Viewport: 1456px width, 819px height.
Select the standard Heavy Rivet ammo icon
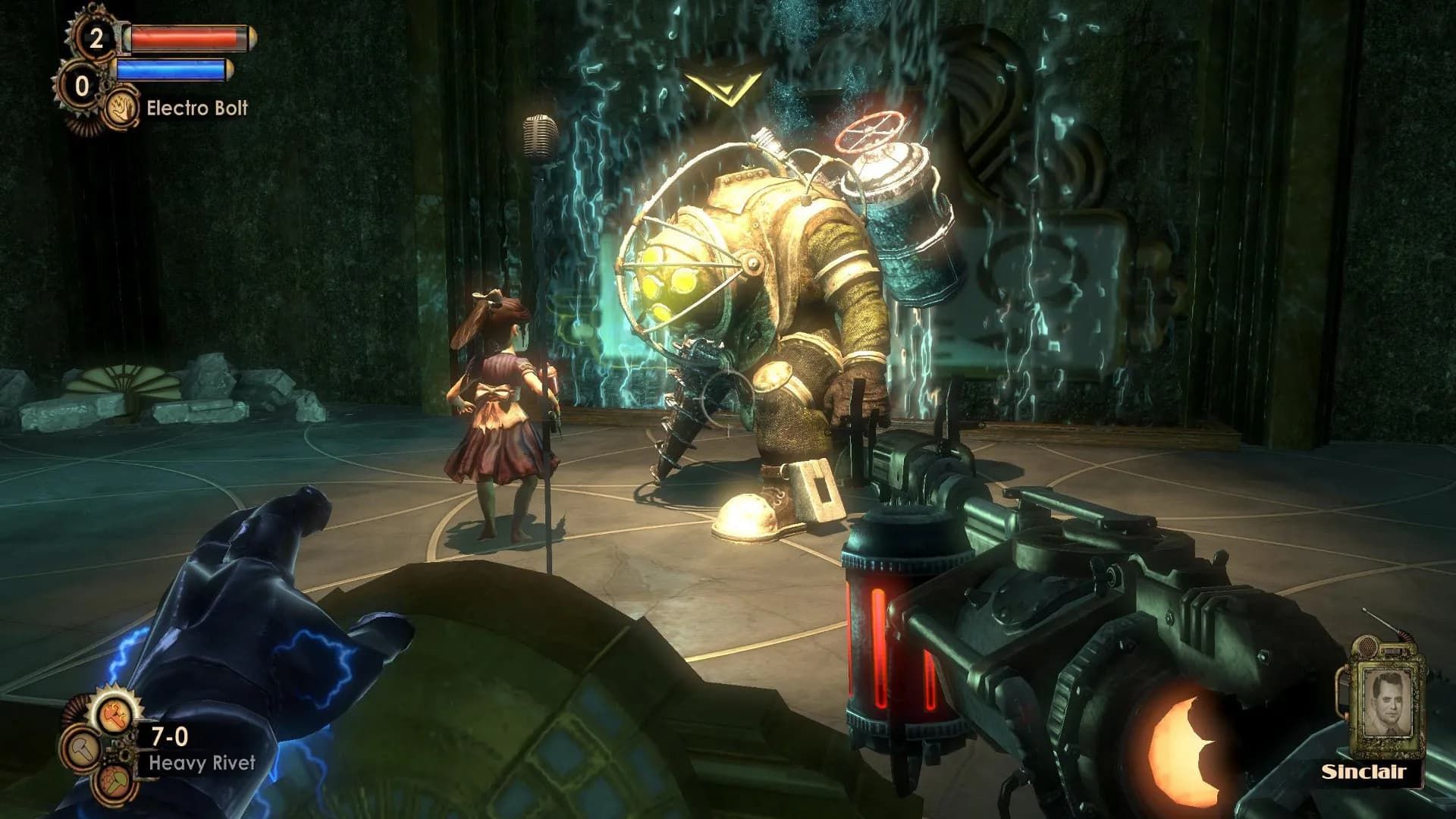coord(83,752)
